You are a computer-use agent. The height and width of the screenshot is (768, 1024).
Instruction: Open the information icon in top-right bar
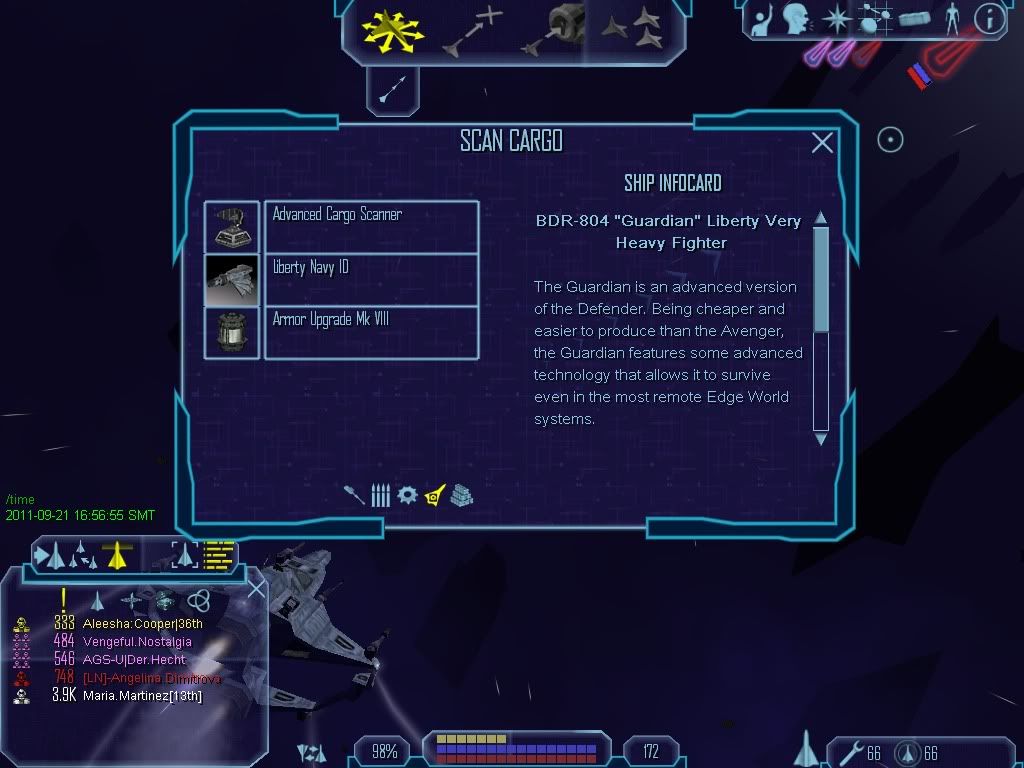(989, 19)
